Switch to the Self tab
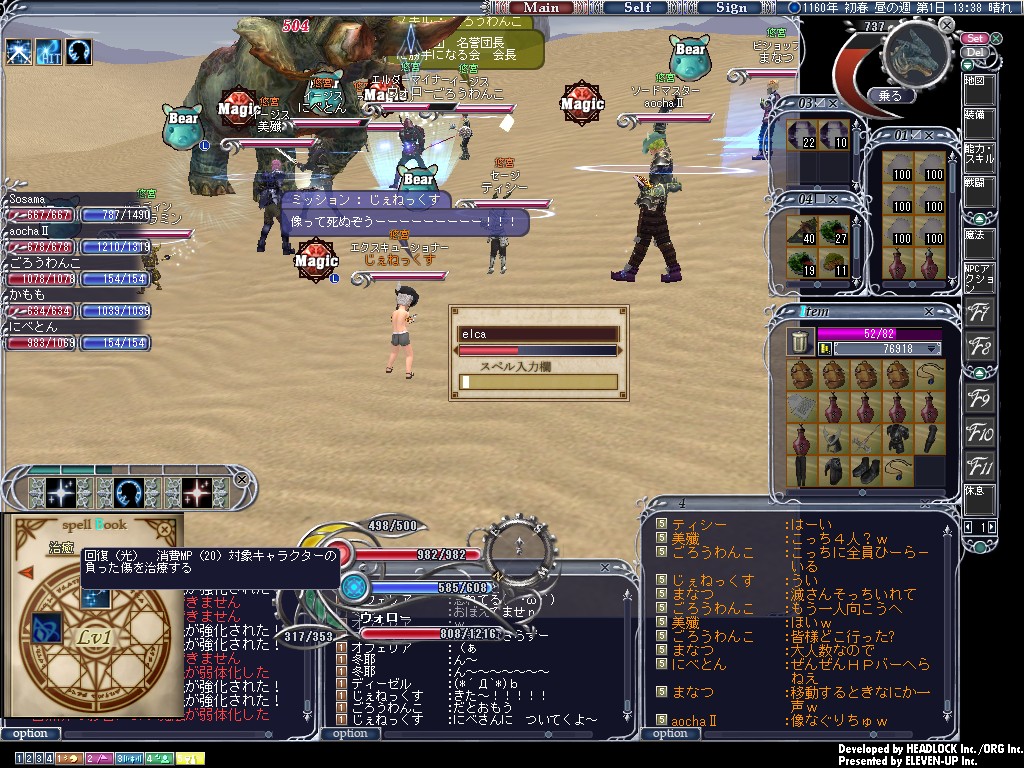The image size is (1024, 768). click(x=637, y=7)
